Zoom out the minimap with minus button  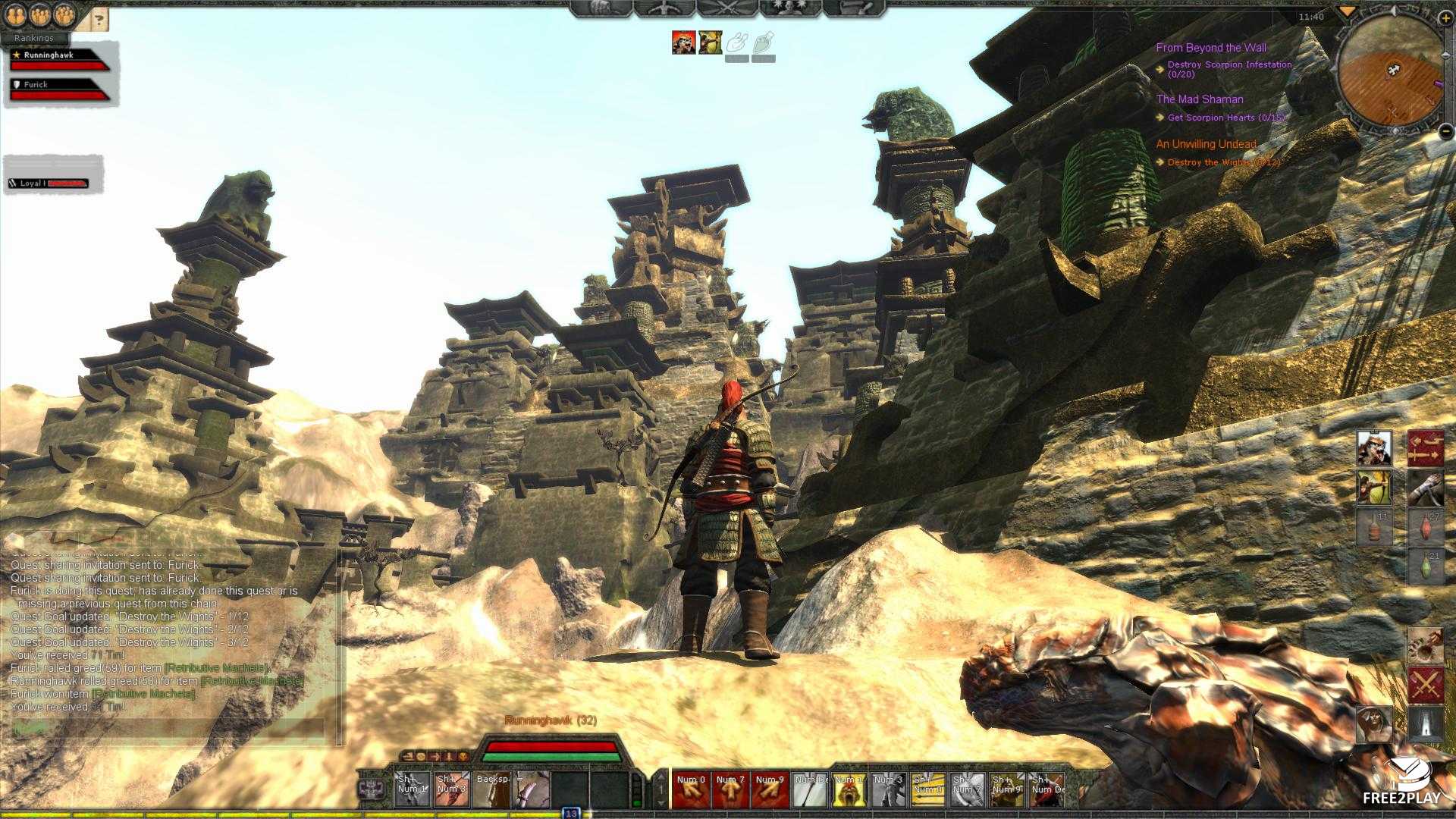(x=1446, y=132)
